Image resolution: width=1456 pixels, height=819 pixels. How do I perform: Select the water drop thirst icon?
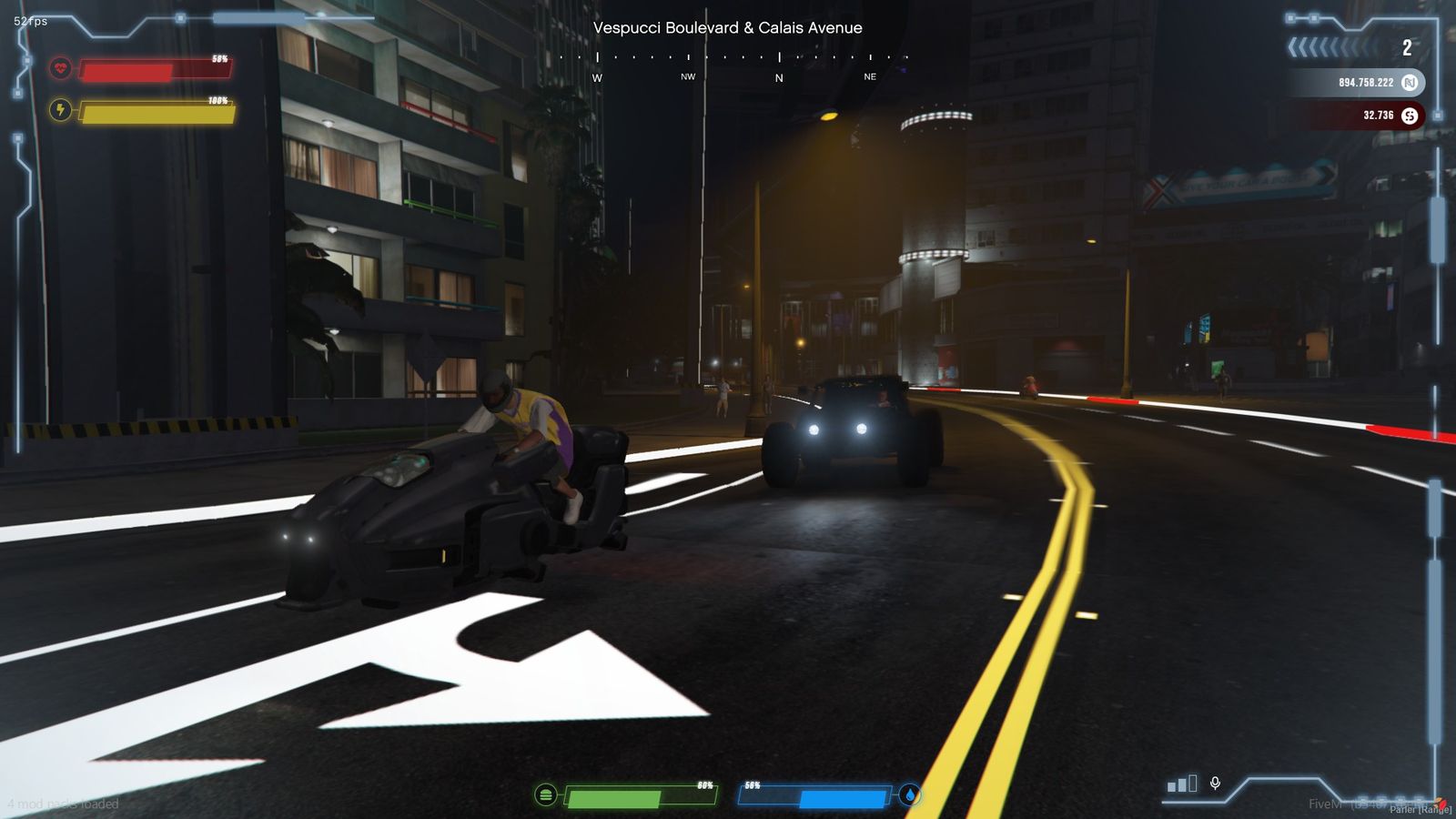click(x=910, y=795)
